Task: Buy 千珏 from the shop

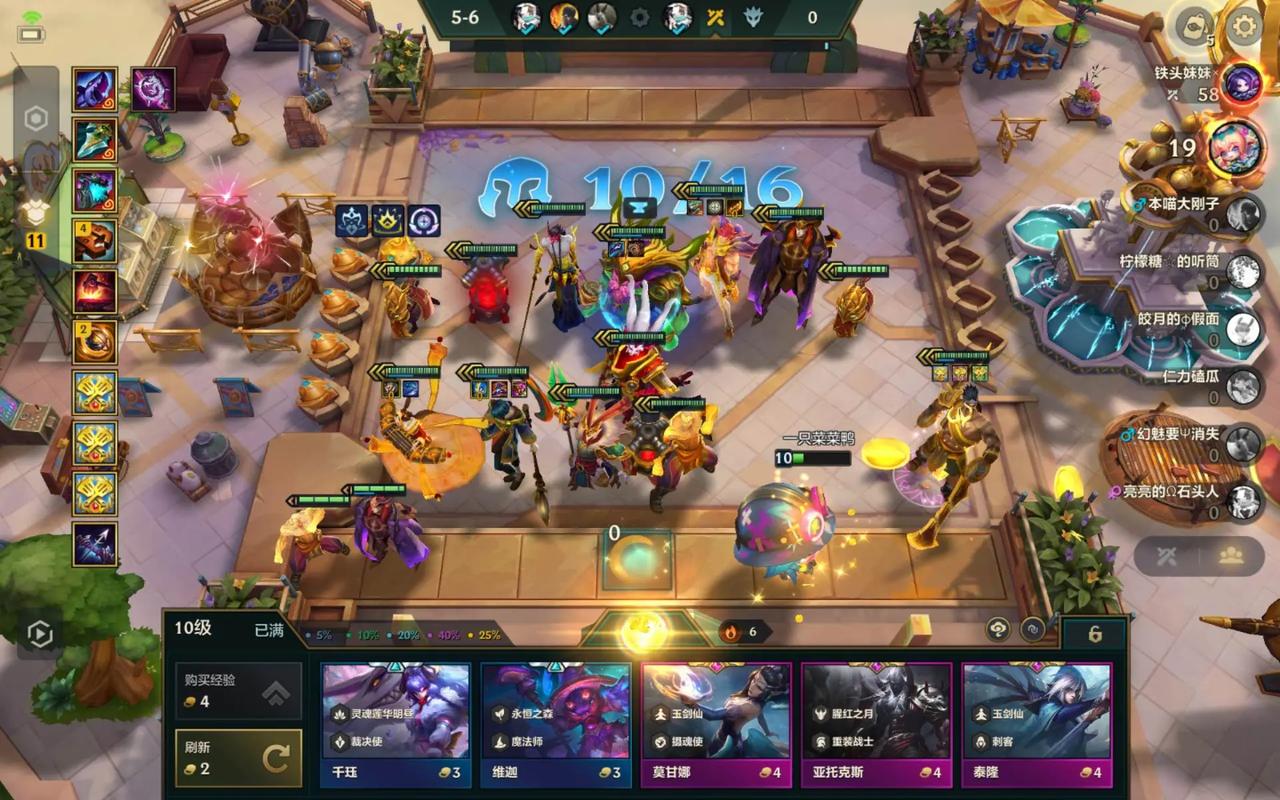Action: click(x=395, y=722)
